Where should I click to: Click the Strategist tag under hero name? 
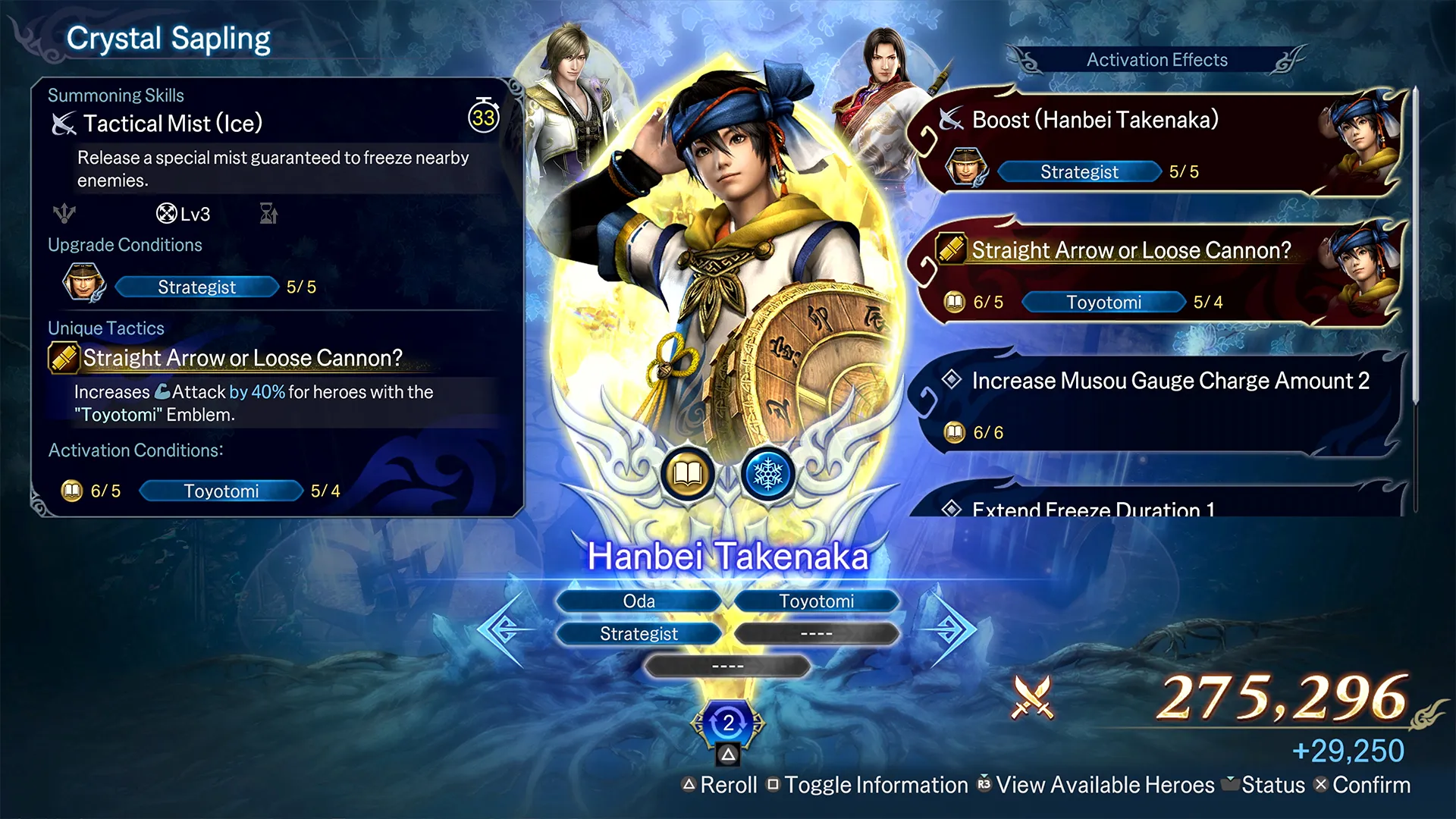pyautogui.click(x=639, y=634)
